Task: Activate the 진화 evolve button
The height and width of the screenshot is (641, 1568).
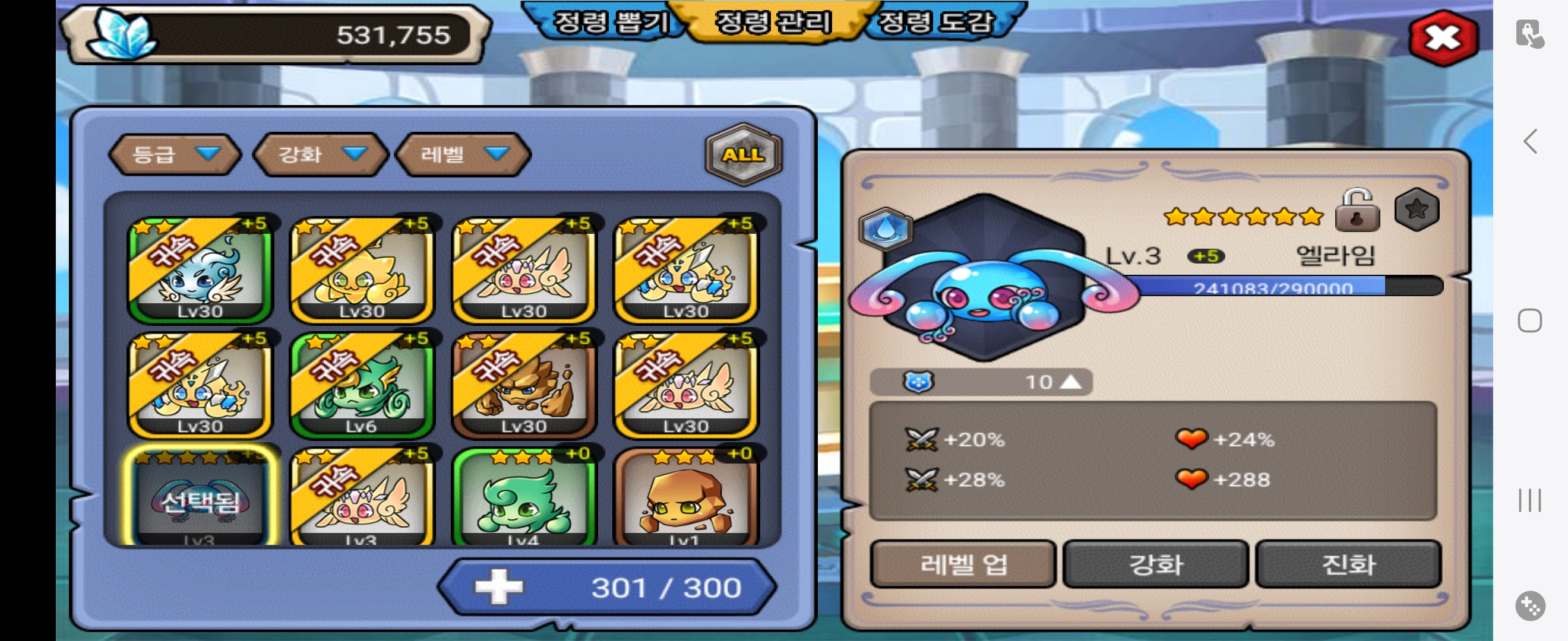Action: click(x=1348, y=564)
